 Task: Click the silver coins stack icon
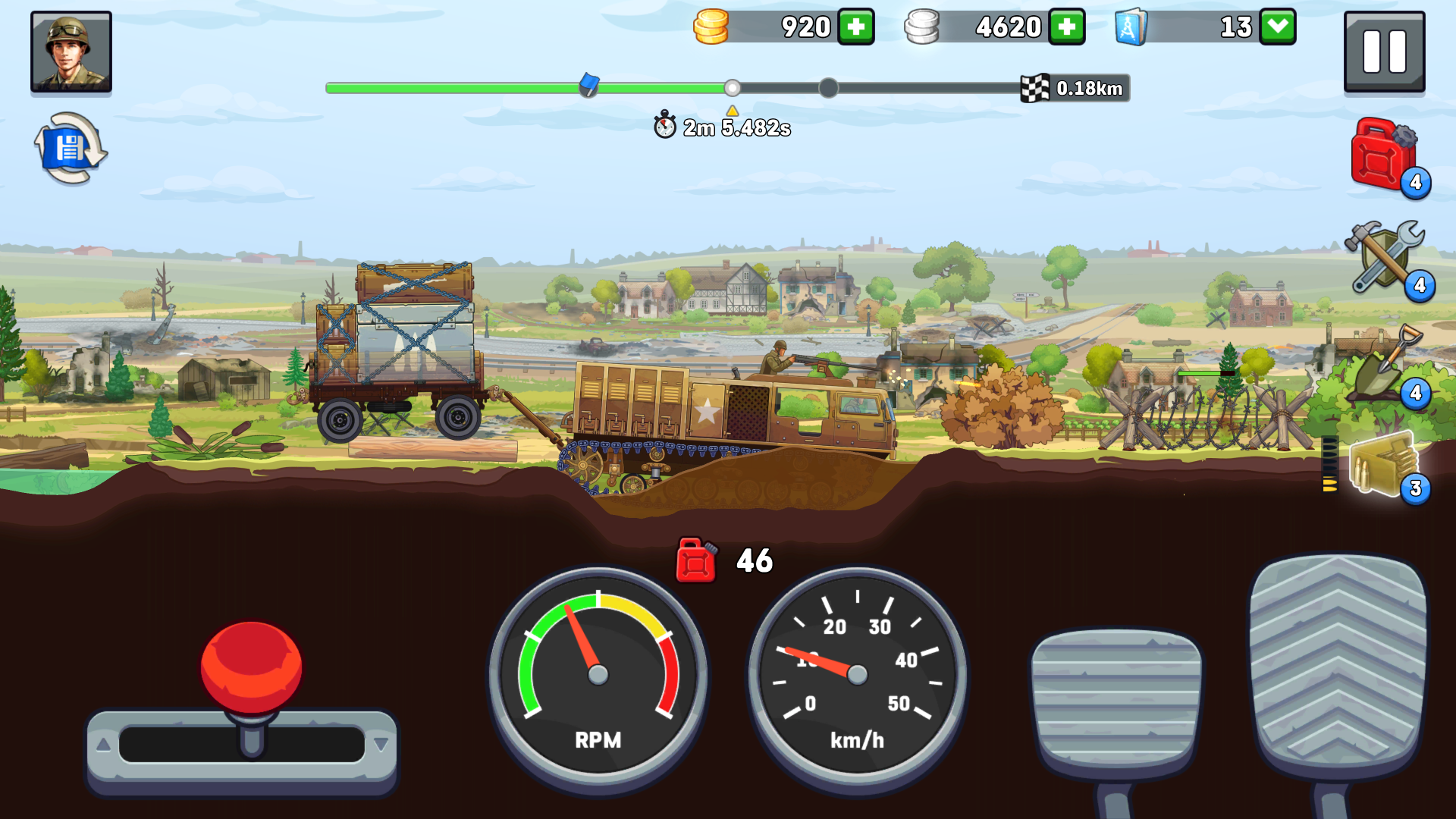coord(922,27)
